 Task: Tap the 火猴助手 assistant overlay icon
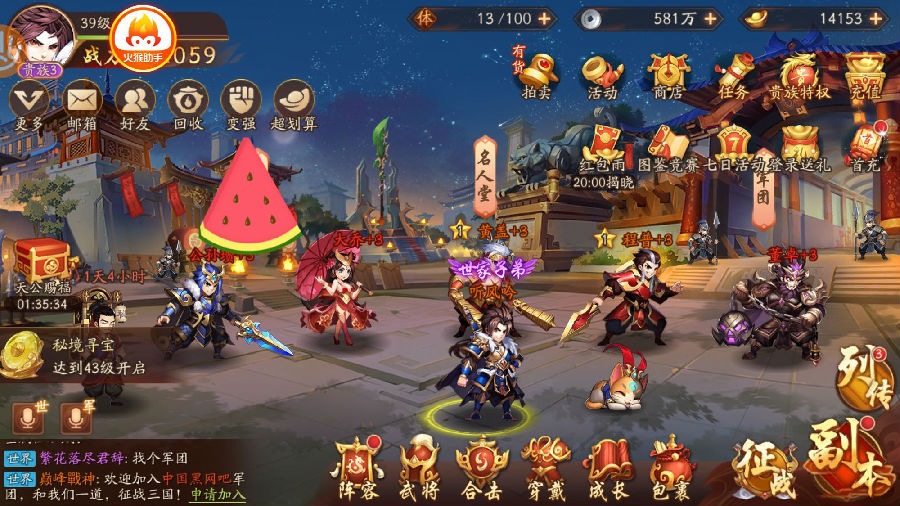(142, 40)
